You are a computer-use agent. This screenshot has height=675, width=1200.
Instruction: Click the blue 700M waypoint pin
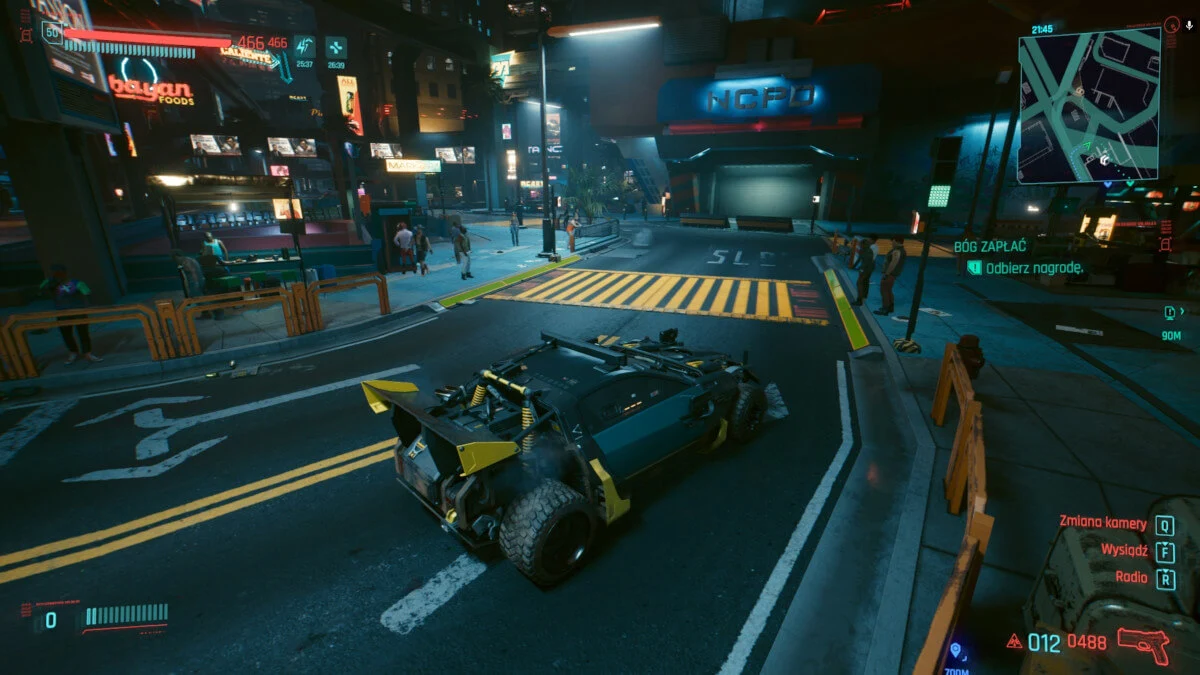tap(957, 650)
